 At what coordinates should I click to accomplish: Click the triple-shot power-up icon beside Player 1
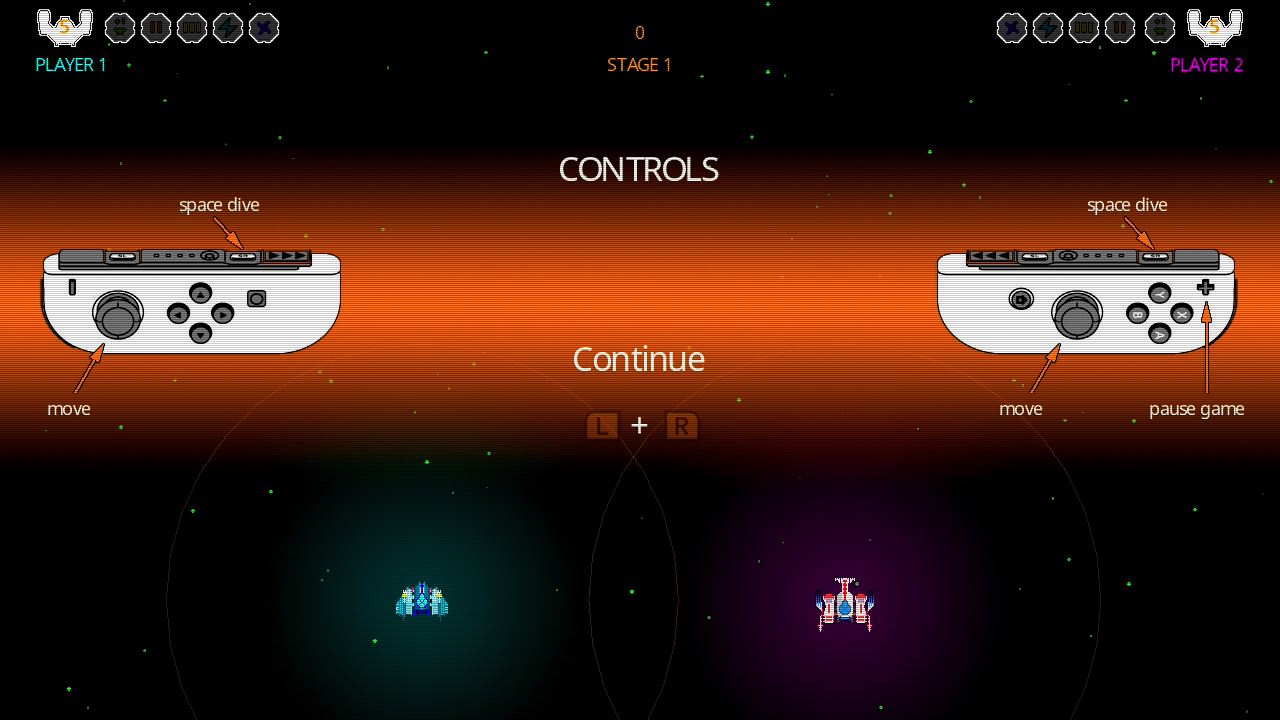pos(192,28)
